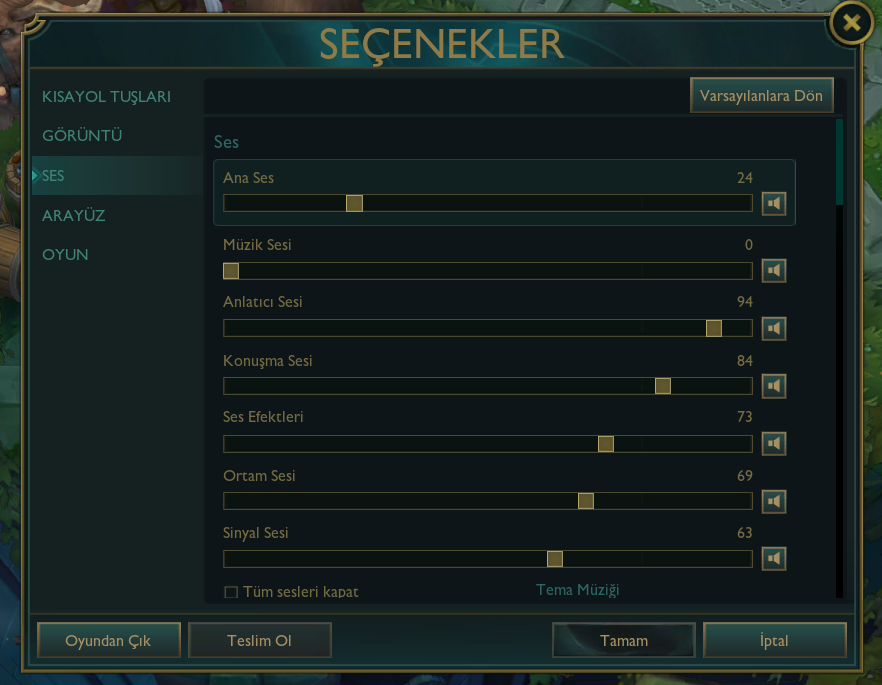Click the Ana Ses volume slider handle

pyautogui.click(x=354, y=203)
